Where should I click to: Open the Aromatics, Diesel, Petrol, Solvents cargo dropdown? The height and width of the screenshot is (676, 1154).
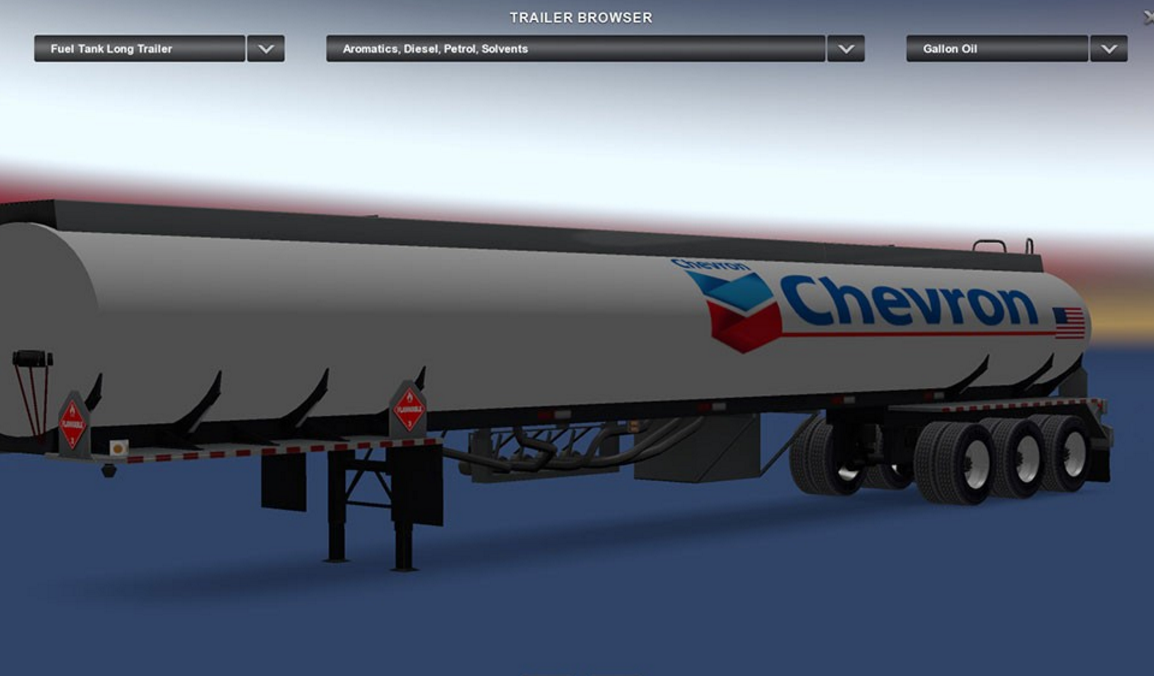575,49
